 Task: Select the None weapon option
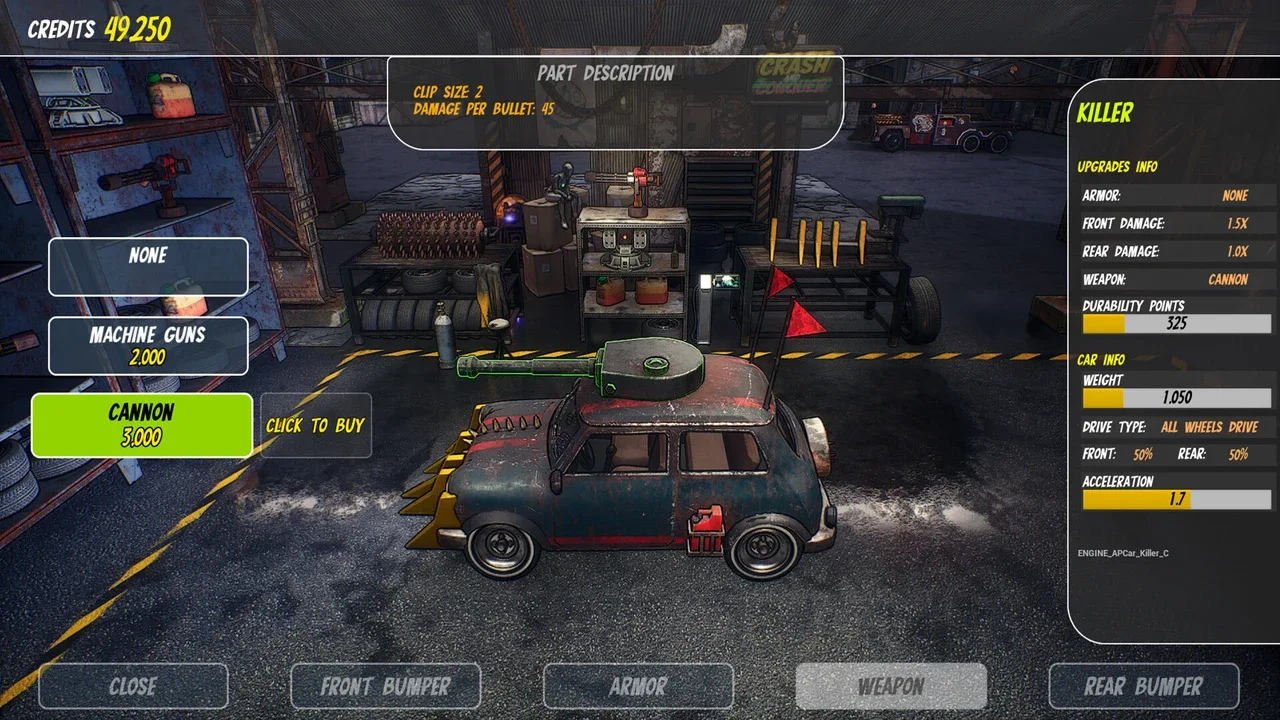coord(148,266)
